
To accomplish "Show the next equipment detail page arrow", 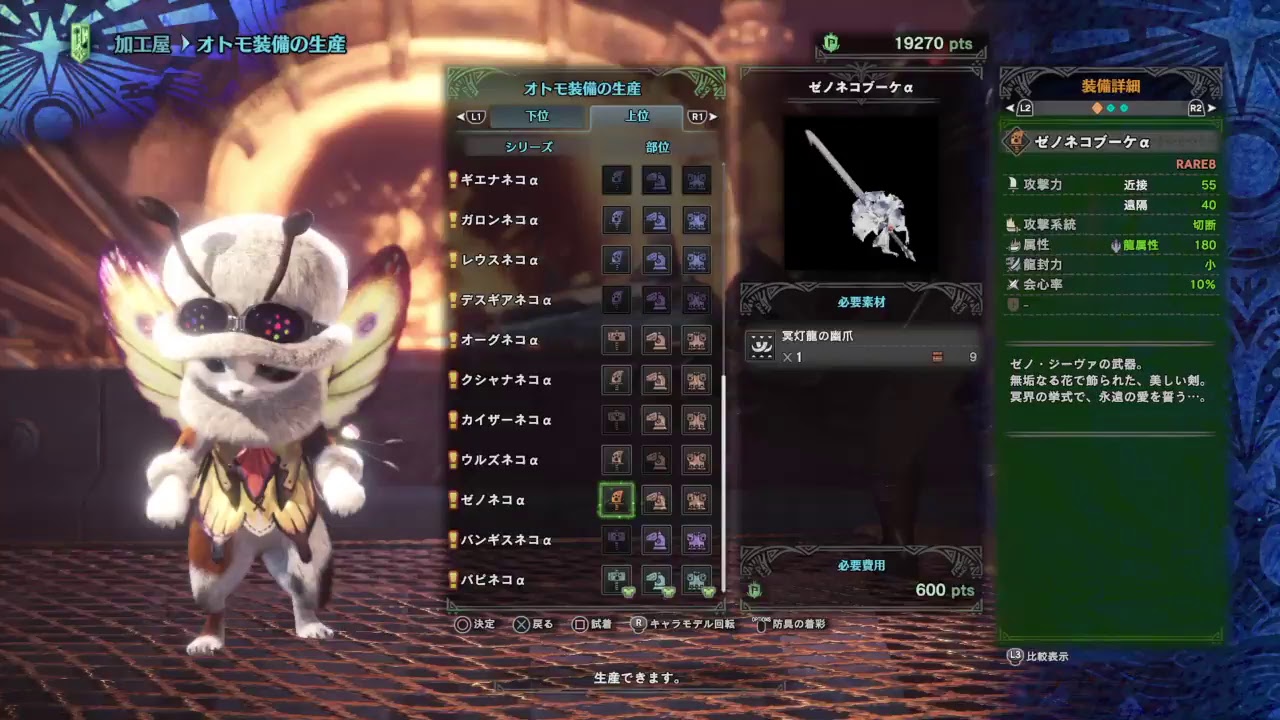I will pos(1212,108).
